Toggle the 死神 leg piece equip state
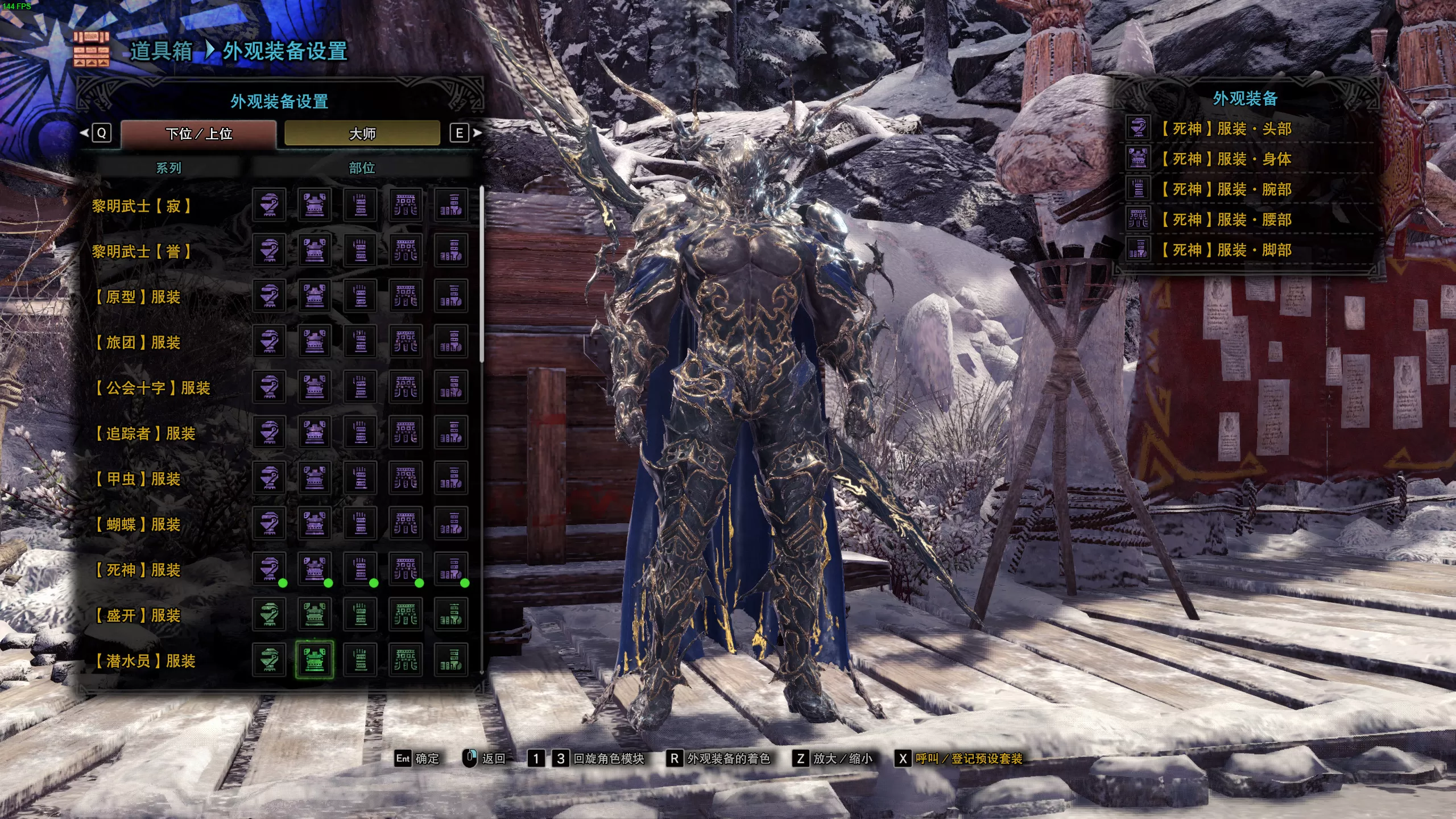This screenshot has height=819, width=1456. pyautogui.click(x=452, y=570)
